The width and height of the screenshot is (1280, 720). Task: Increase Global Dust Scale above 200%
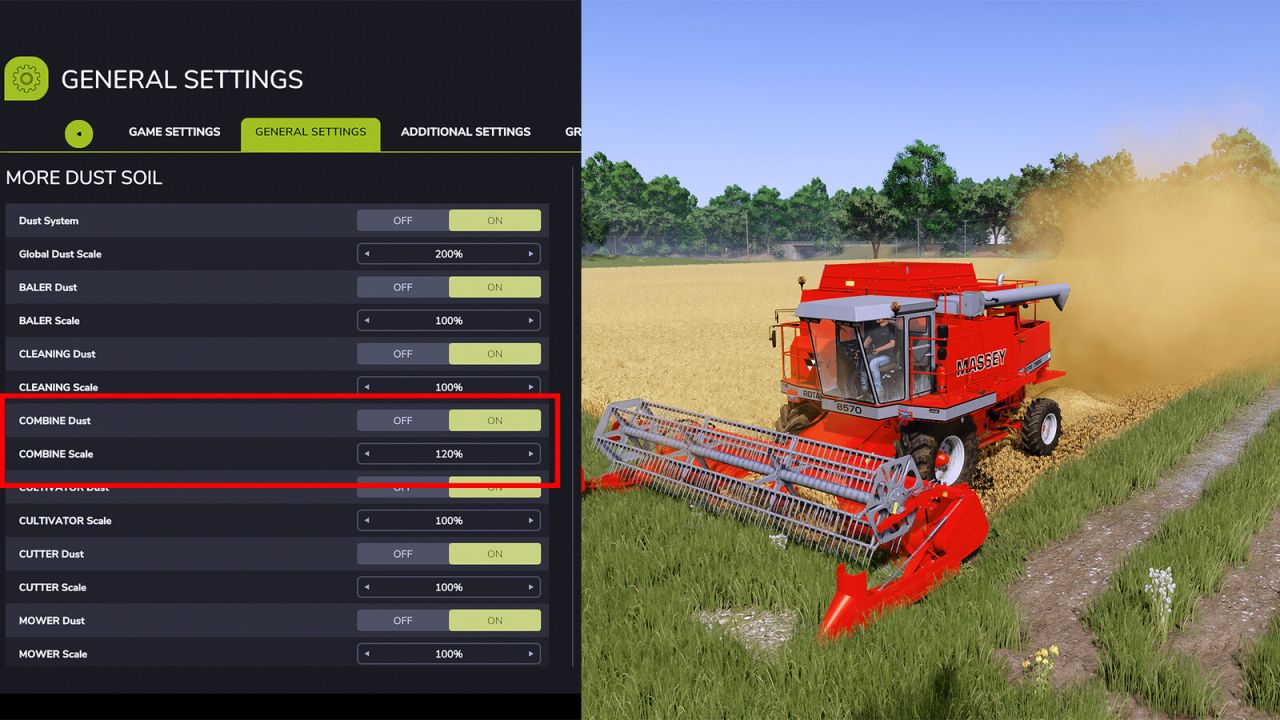pos(531,253)
